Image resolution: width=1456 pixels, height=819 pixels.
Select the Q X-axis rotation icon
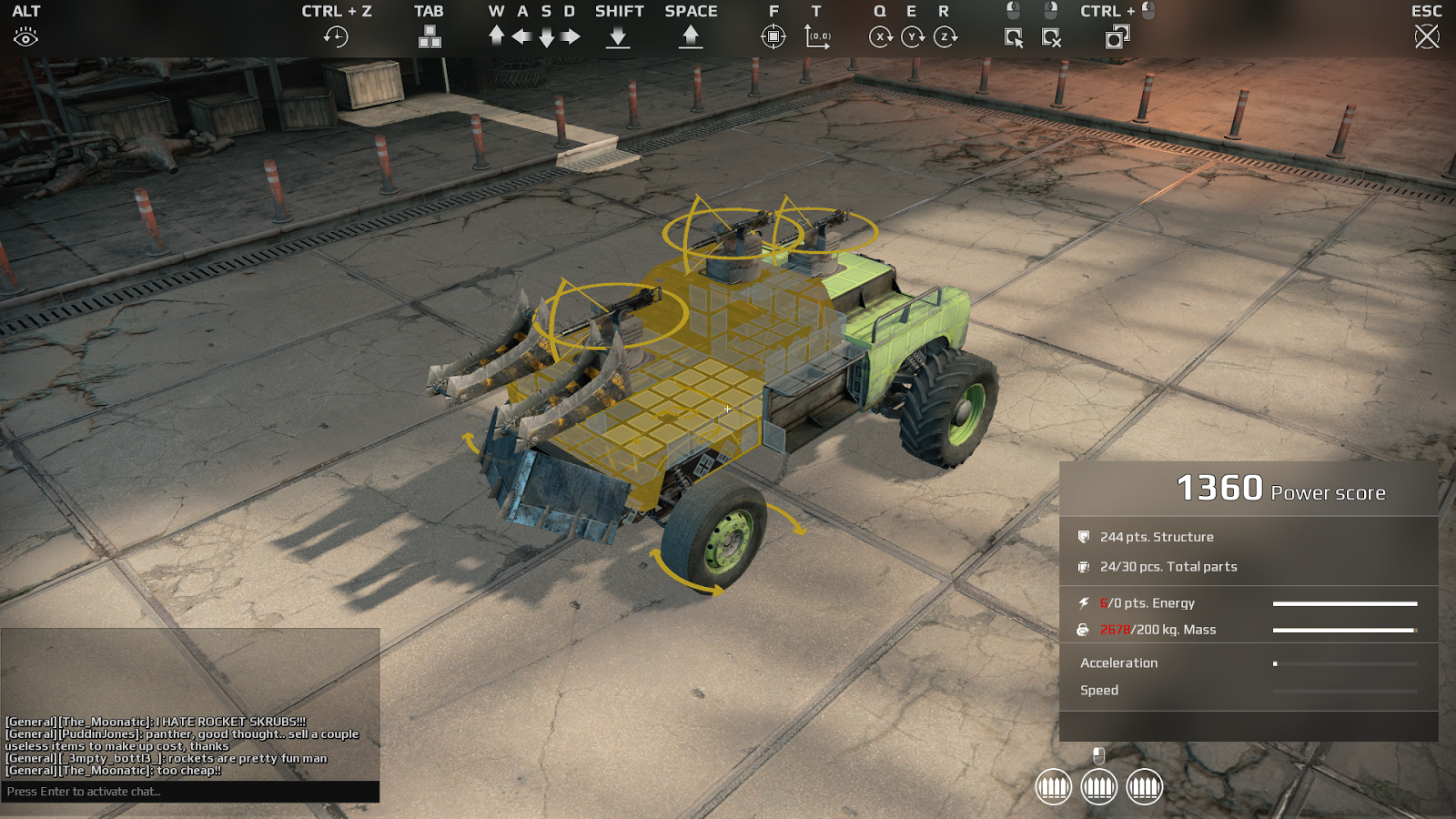pyautogui.click(x=879, y=36)
